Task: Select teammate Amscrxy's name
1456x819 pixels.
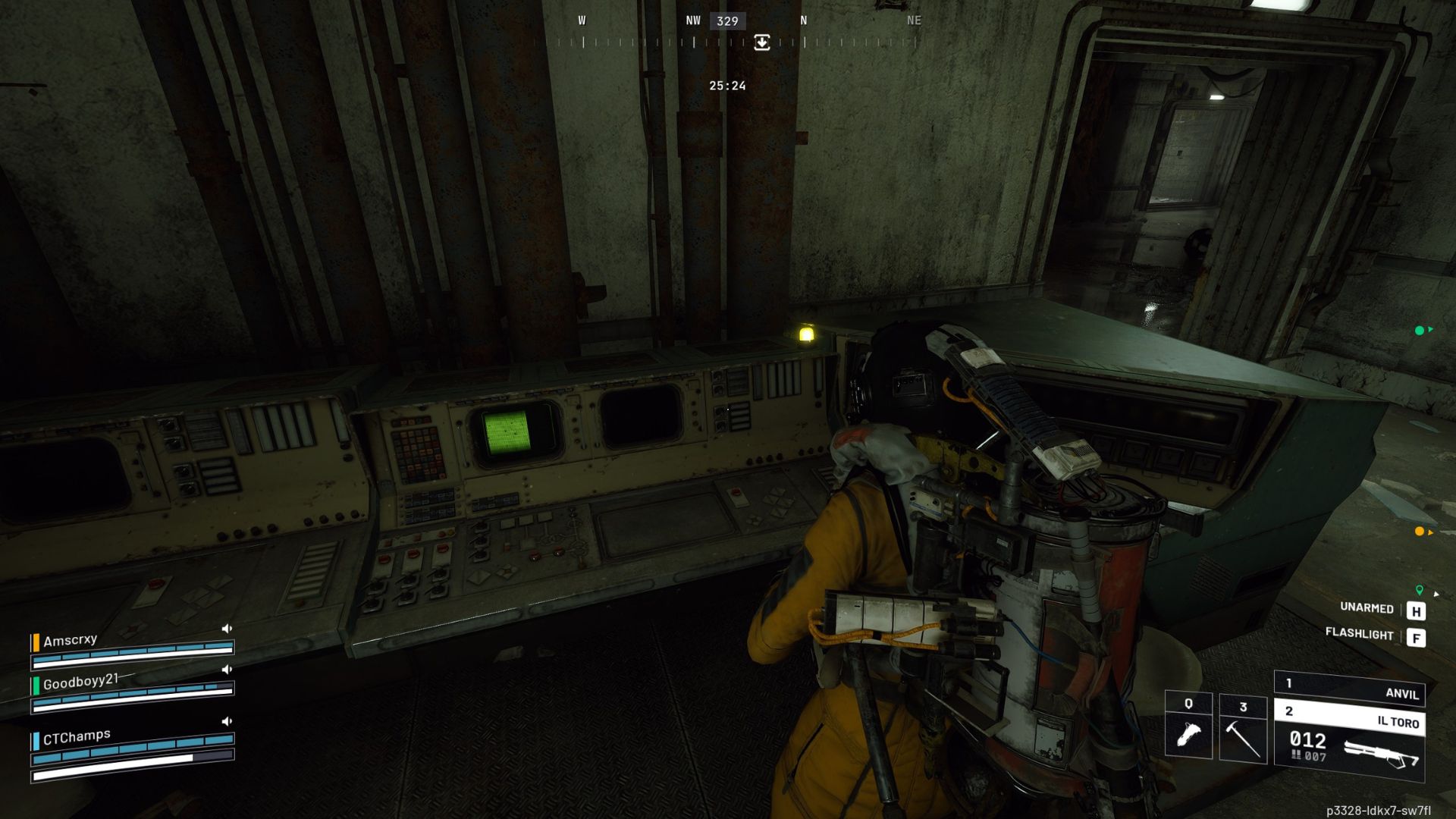Action: [x=71, y=641]
